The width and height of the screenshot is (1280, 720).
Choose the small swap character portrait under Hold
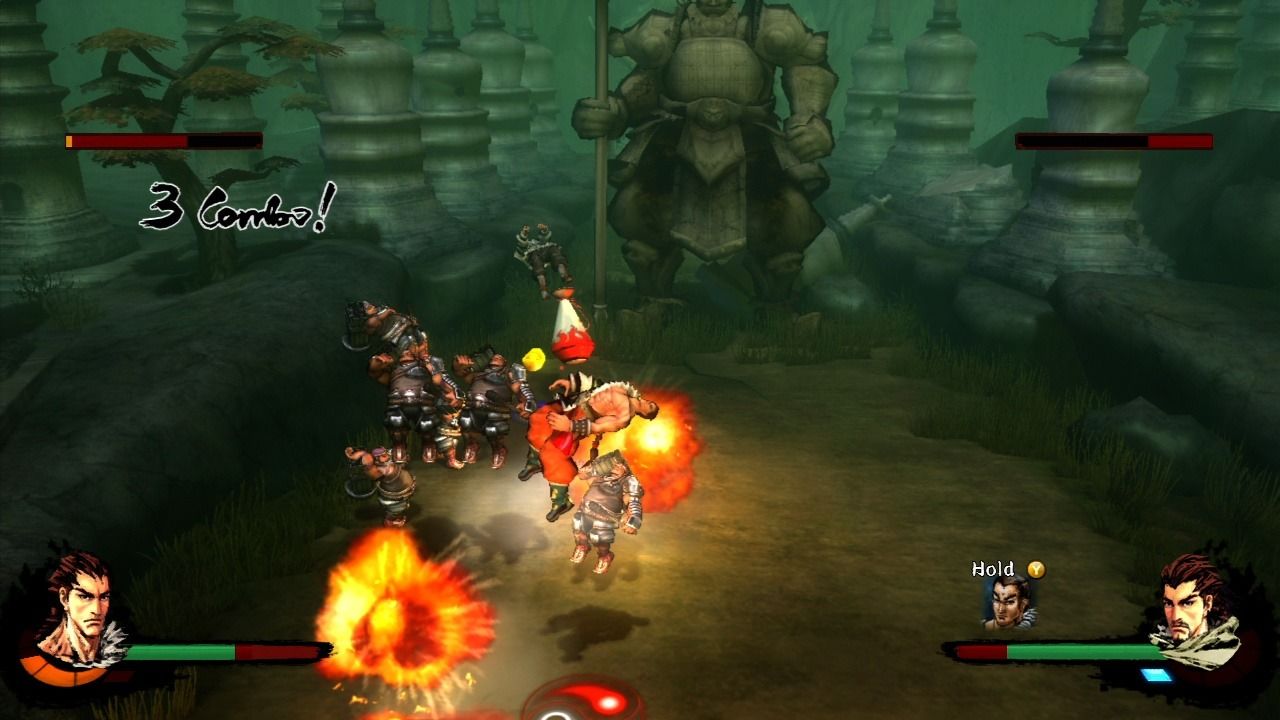click(x=1008, y=602)
